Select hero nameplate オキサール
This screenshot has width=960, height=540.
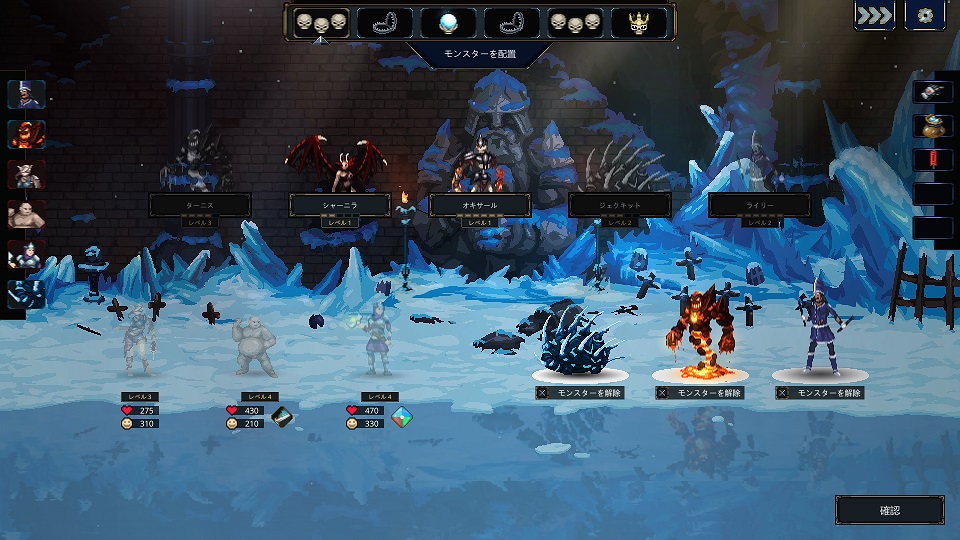(x=479, y=205)
